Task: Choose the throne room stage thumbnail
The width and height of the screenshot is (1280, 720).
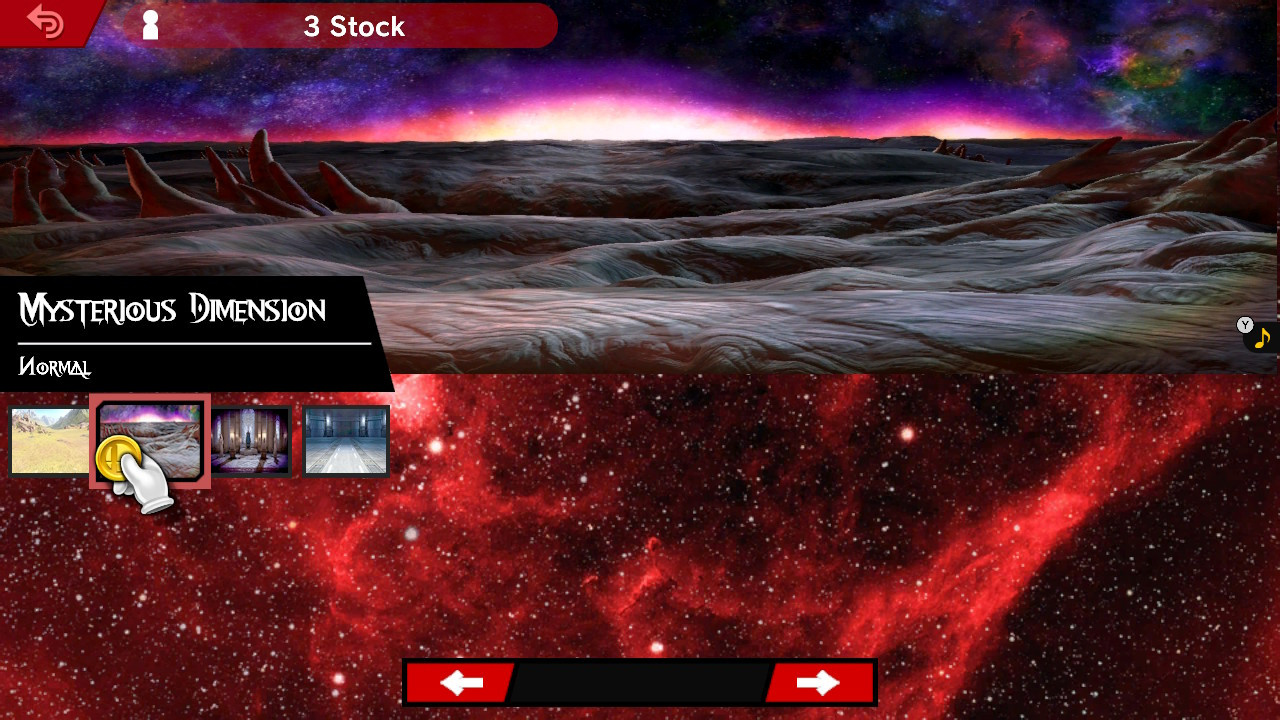Action: tap(249, 440)
